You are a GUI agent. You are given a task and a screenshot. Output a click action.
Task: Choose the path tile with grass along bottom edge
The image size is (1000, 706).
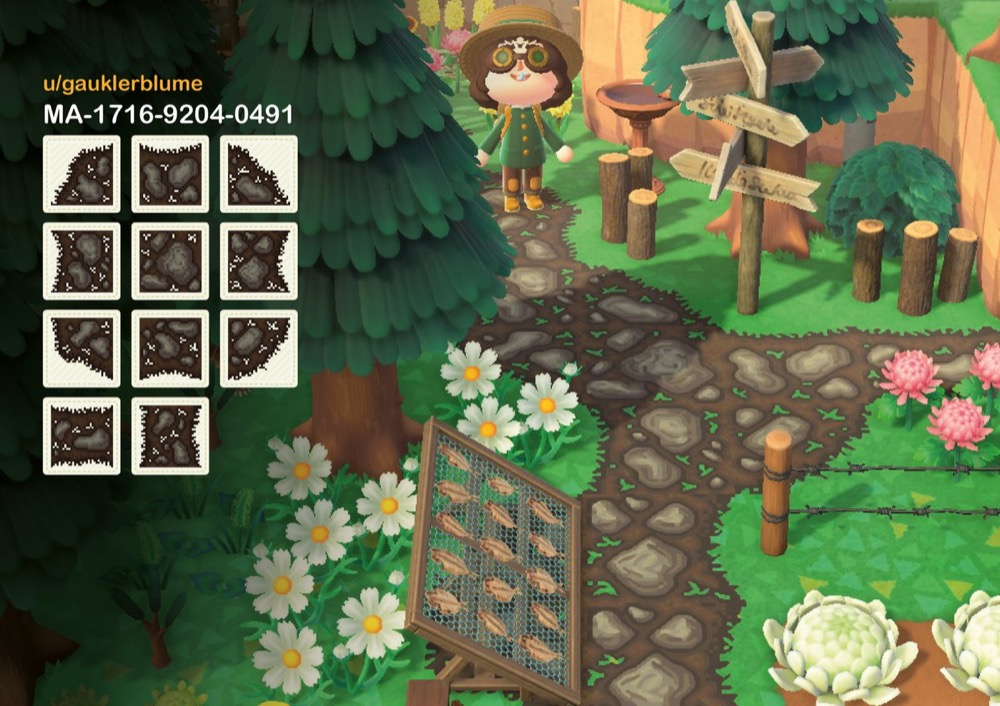170,348
